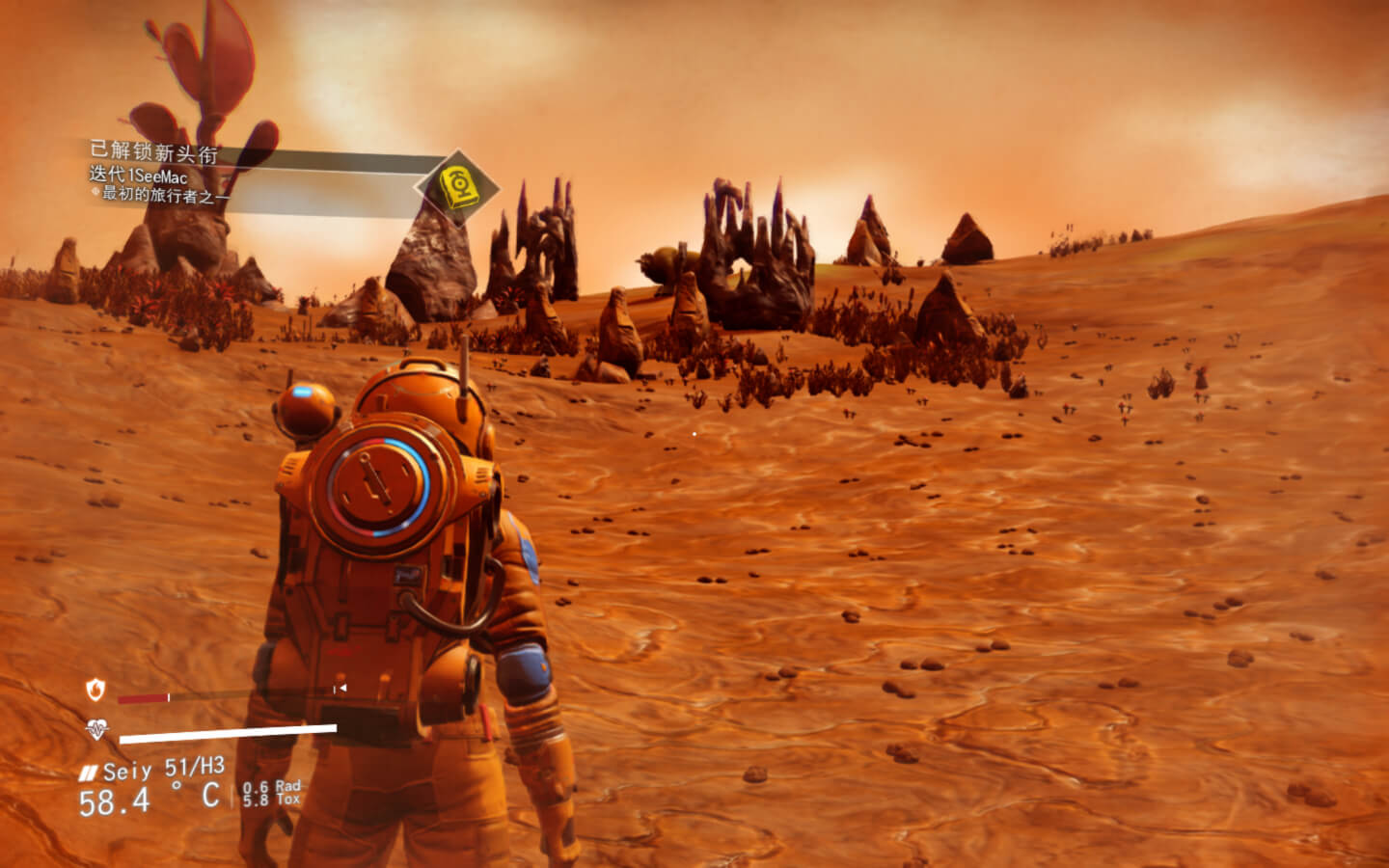Click the center reticle dot
This screenshot has width=1389, height=868.
click(694, 434)
